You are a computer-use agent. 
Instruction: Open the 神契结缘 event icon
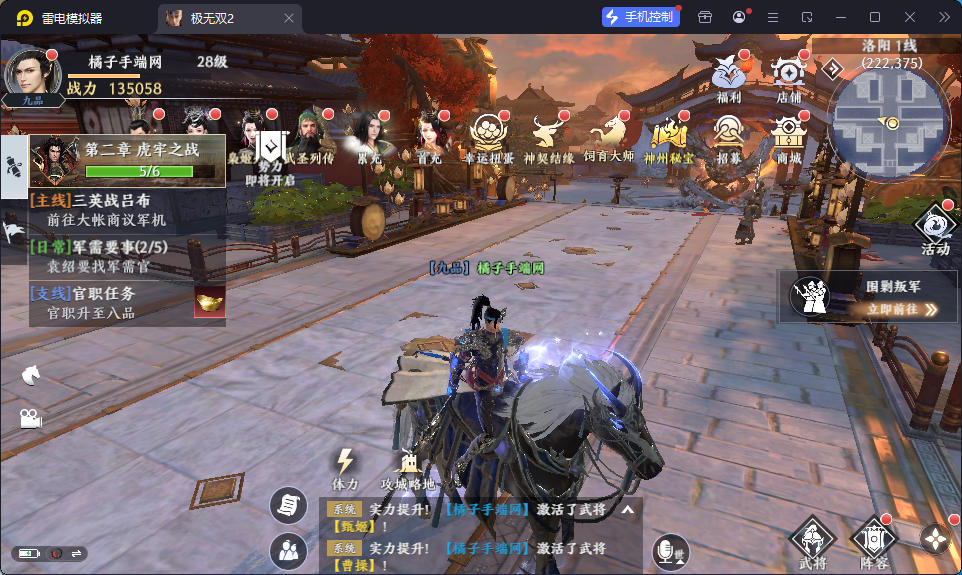point(548,137)
